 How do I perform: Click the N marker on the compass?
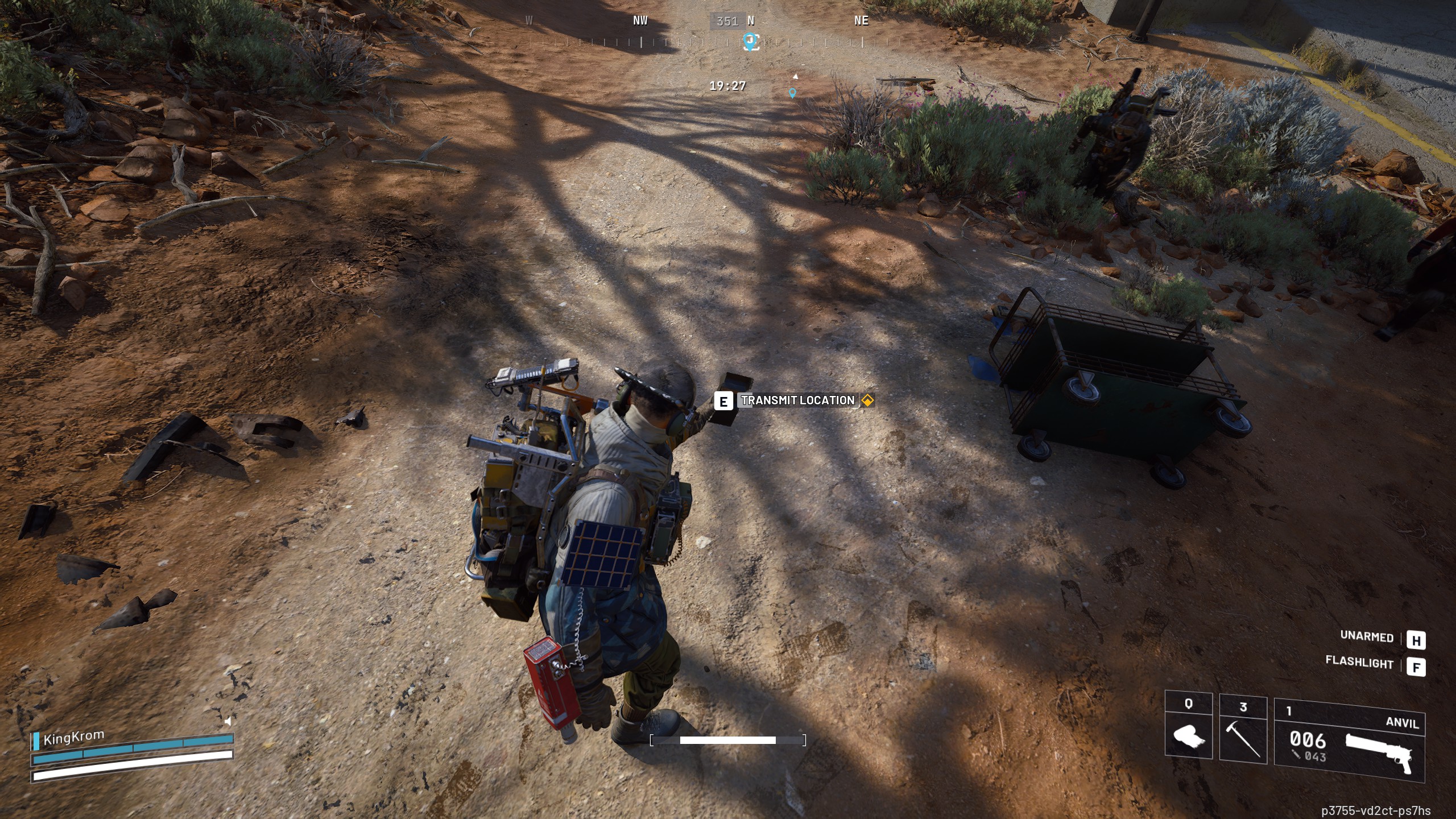coord(752,21)
